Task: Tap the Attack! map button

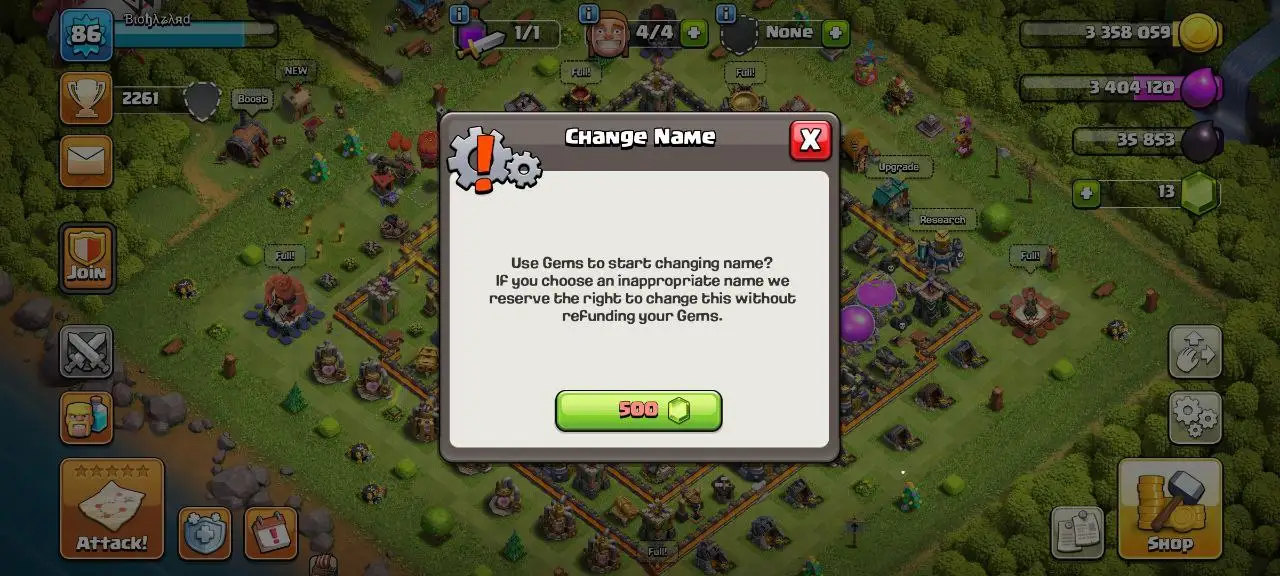Action: (112, 508)
